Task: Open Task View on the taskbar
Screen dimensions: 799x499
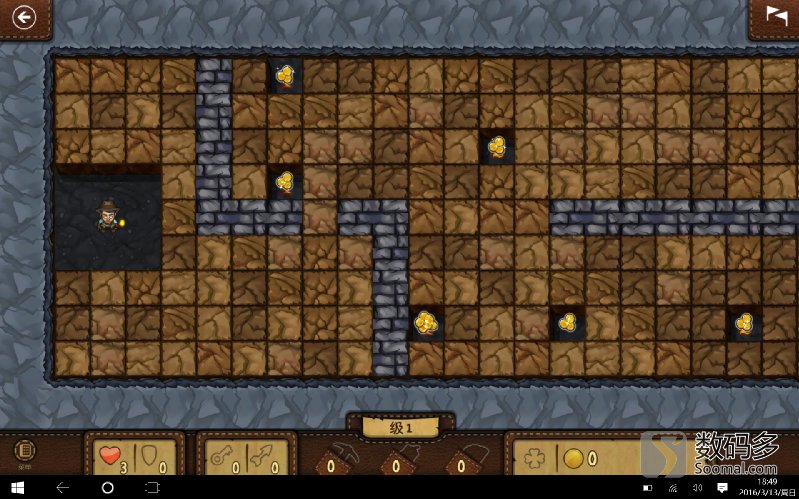Action: point(152,487)
